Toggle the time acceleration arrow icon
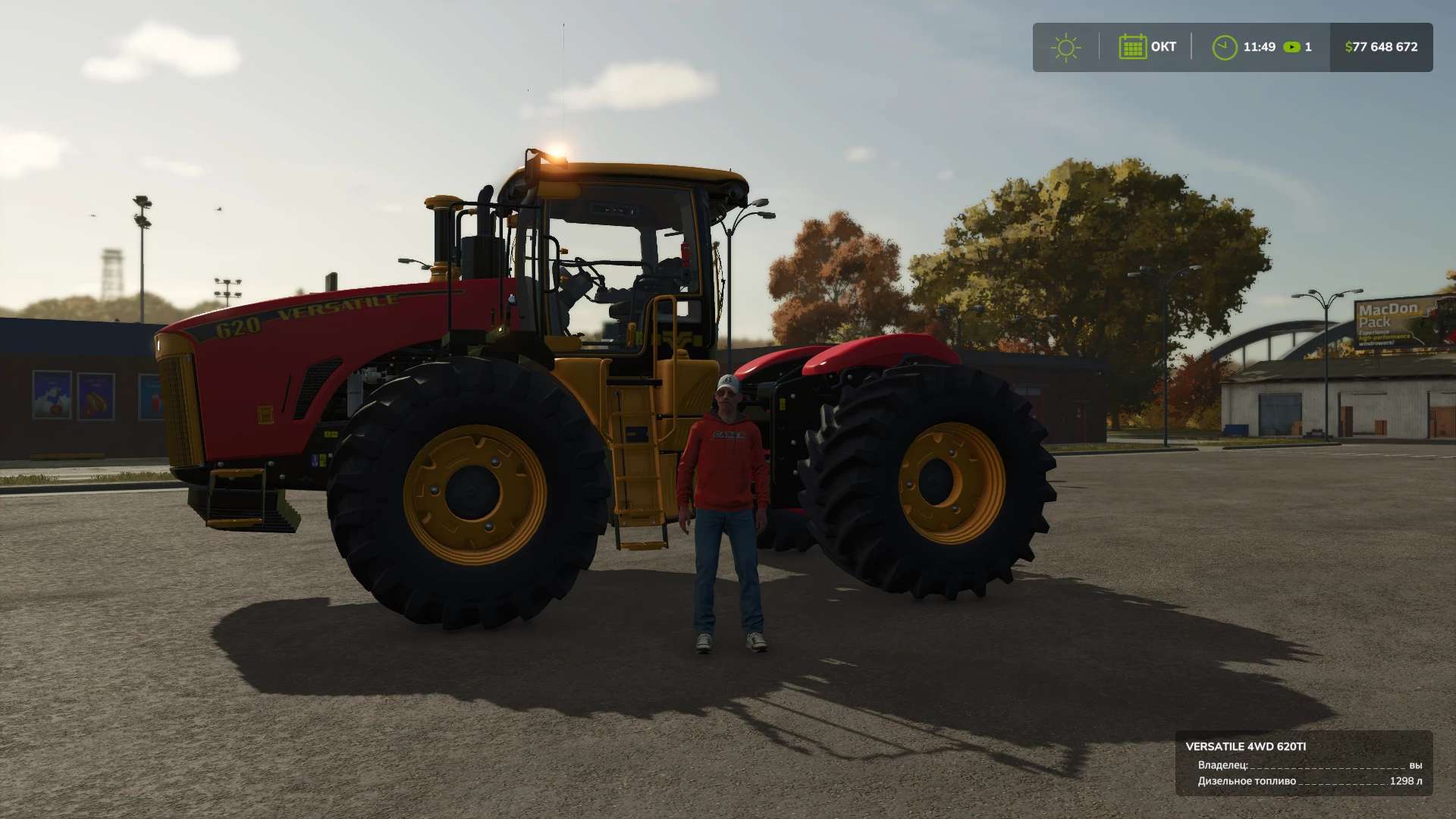Image resolution: width=1456 pixels, height=819 pixels. pos(1291,47)
